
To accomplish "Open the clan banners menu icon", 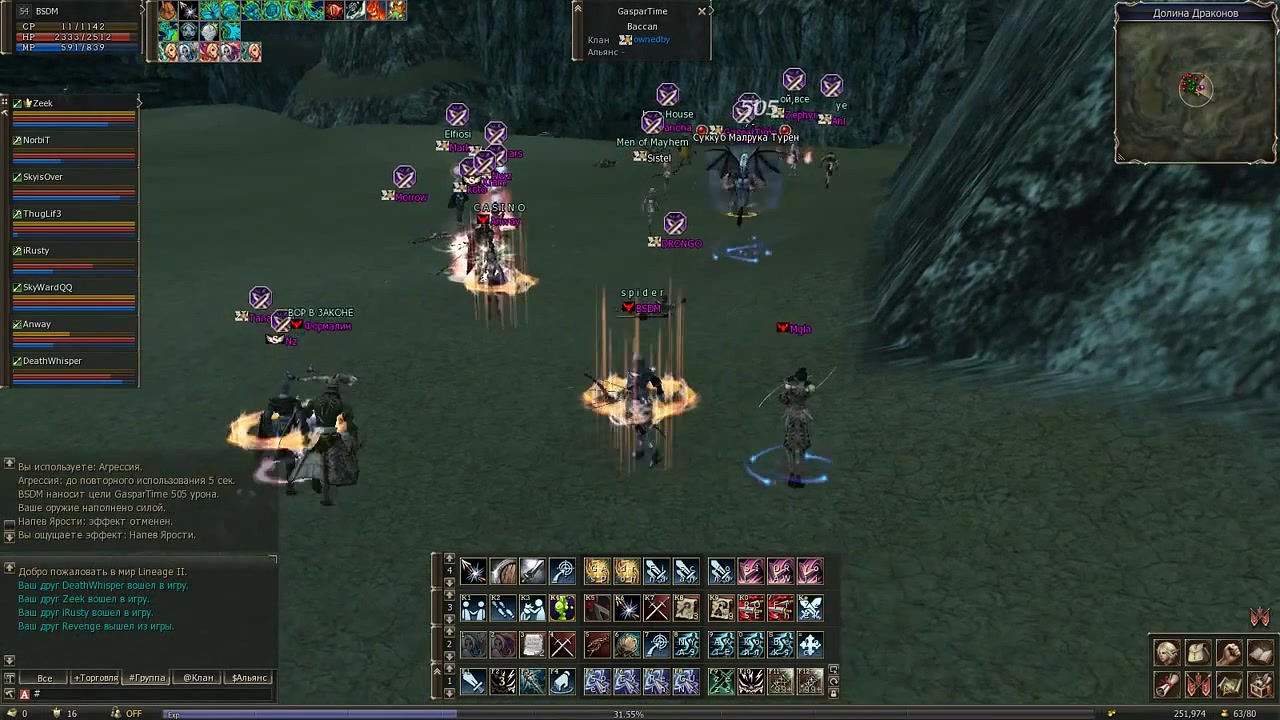I will tap(1198, 685).
